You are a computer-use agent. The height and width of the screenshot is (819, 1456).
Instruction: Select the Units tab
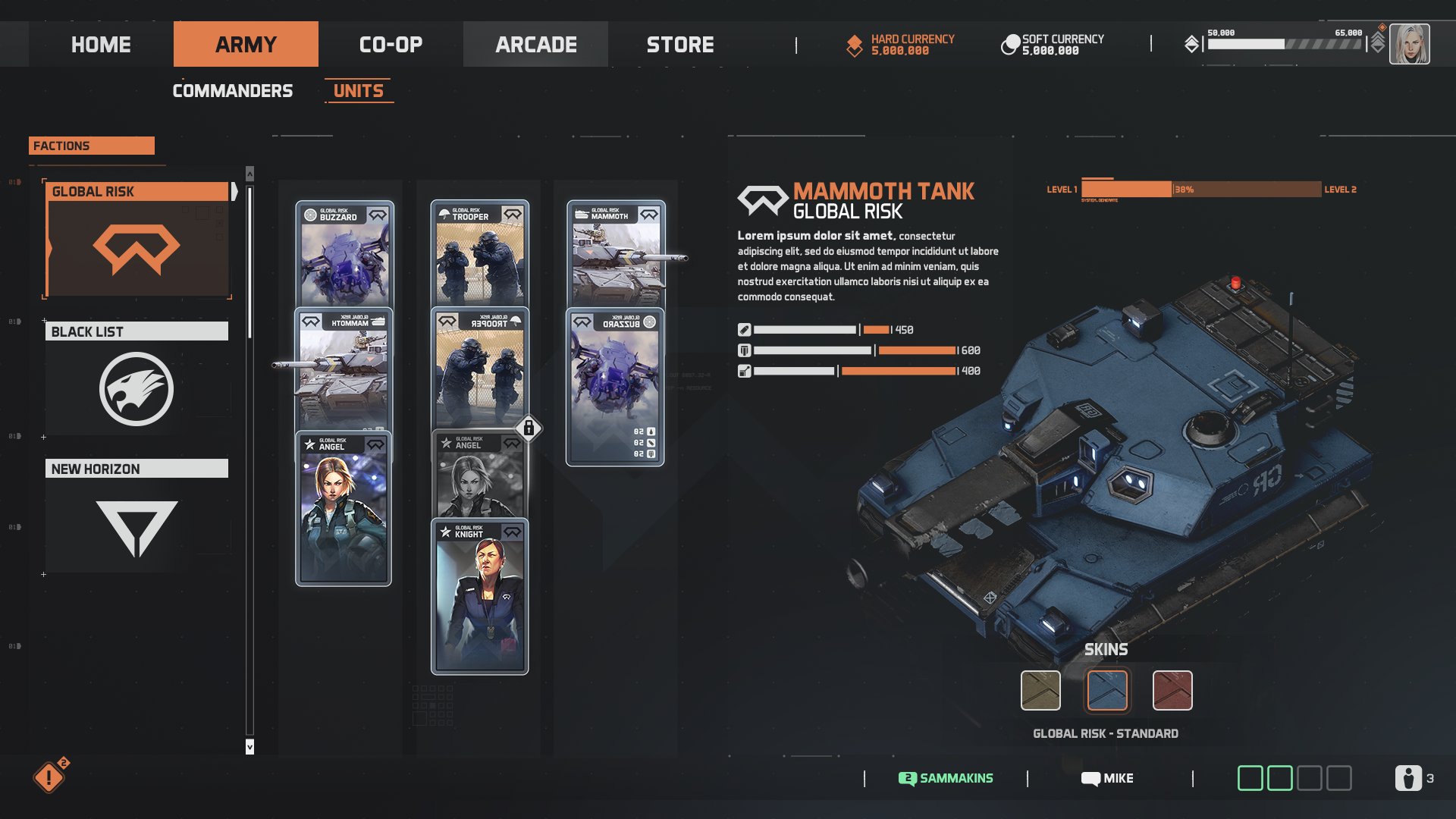[359, 91]
